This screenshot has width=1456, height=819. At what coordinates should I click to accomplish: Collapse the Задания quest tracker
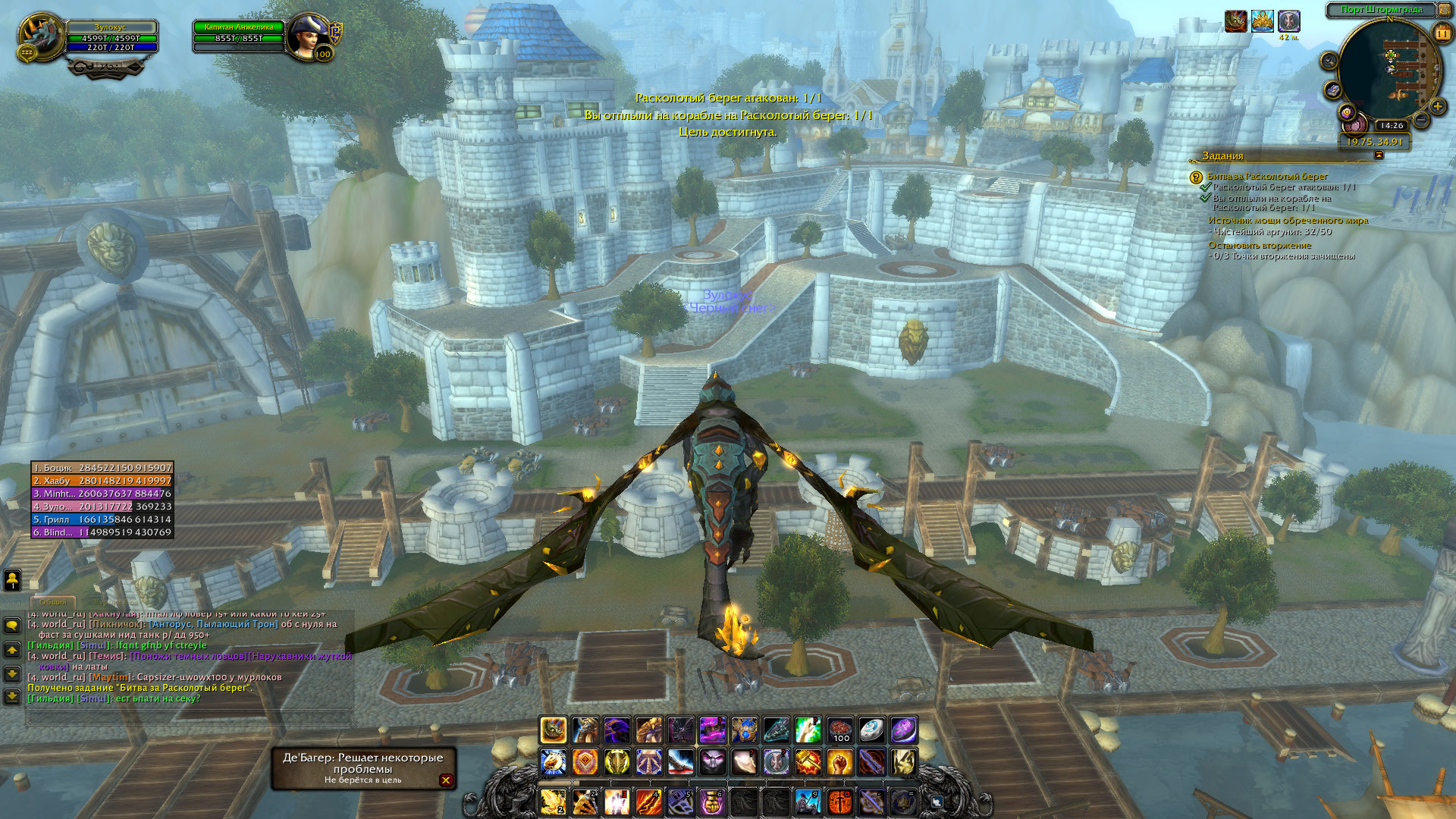1379,155
